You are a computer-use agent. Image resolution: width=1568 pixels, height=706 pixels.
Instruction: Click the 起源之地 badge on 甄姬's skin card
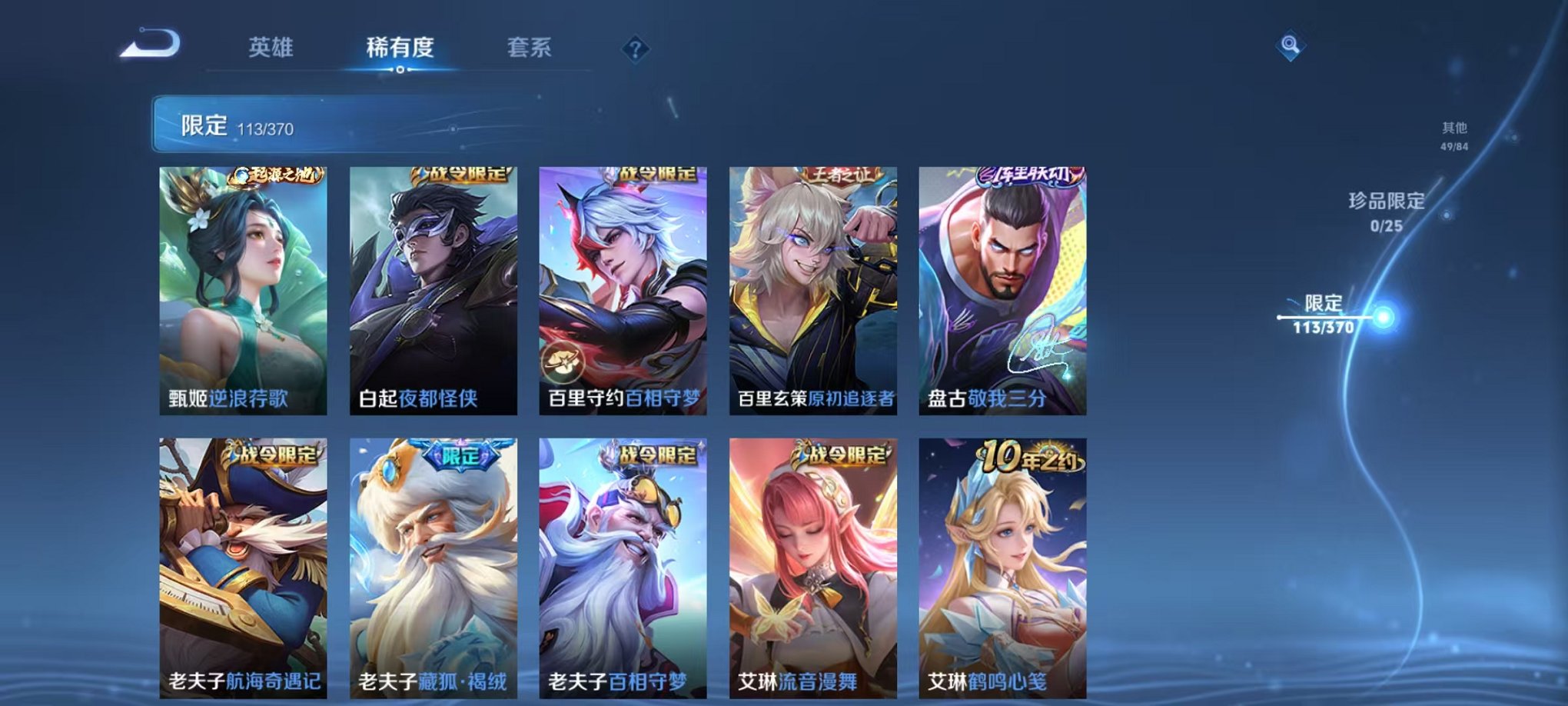click(x=277, y=176)
